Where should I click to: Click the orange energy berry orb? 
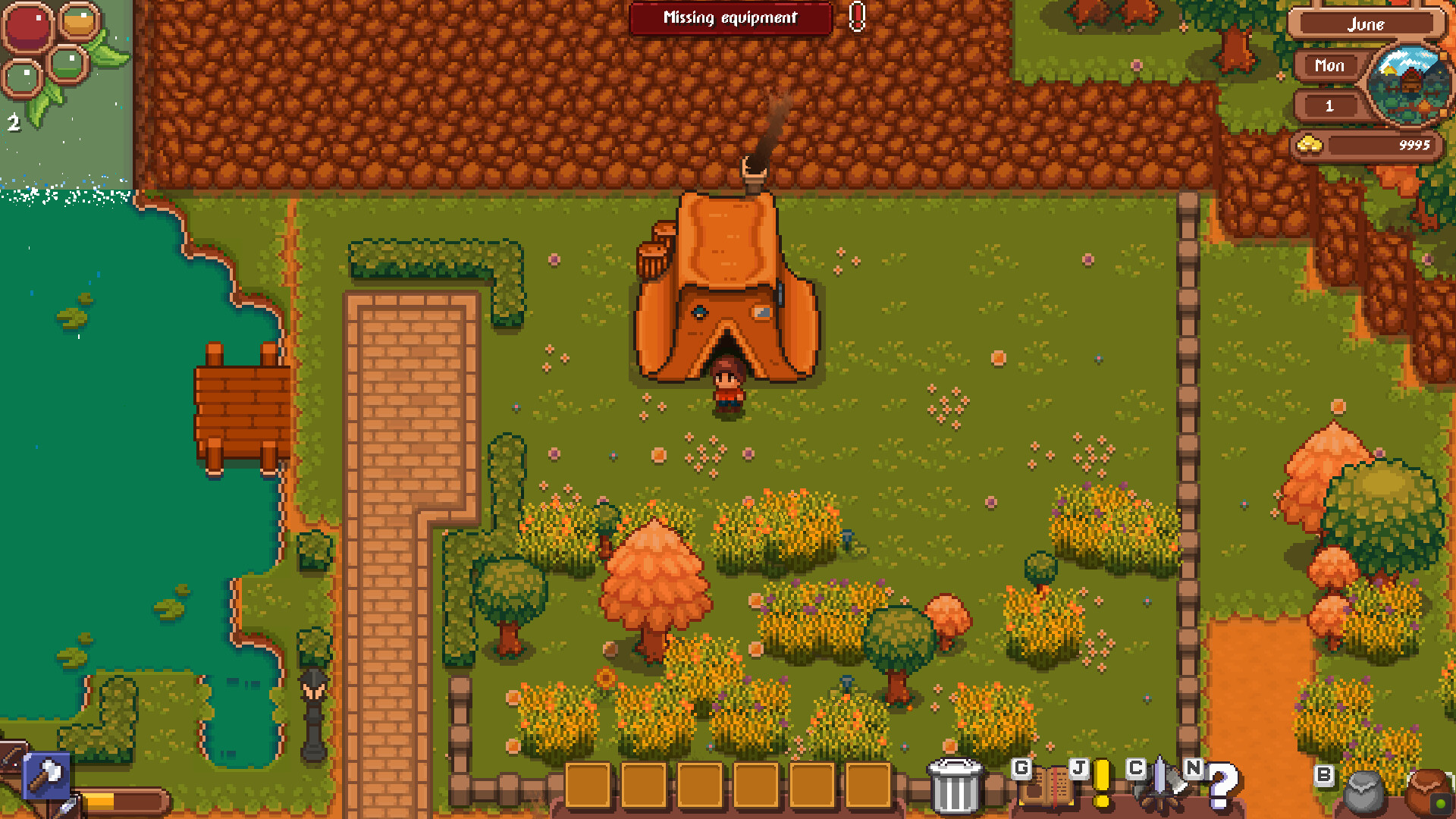[x=78, y=20]
